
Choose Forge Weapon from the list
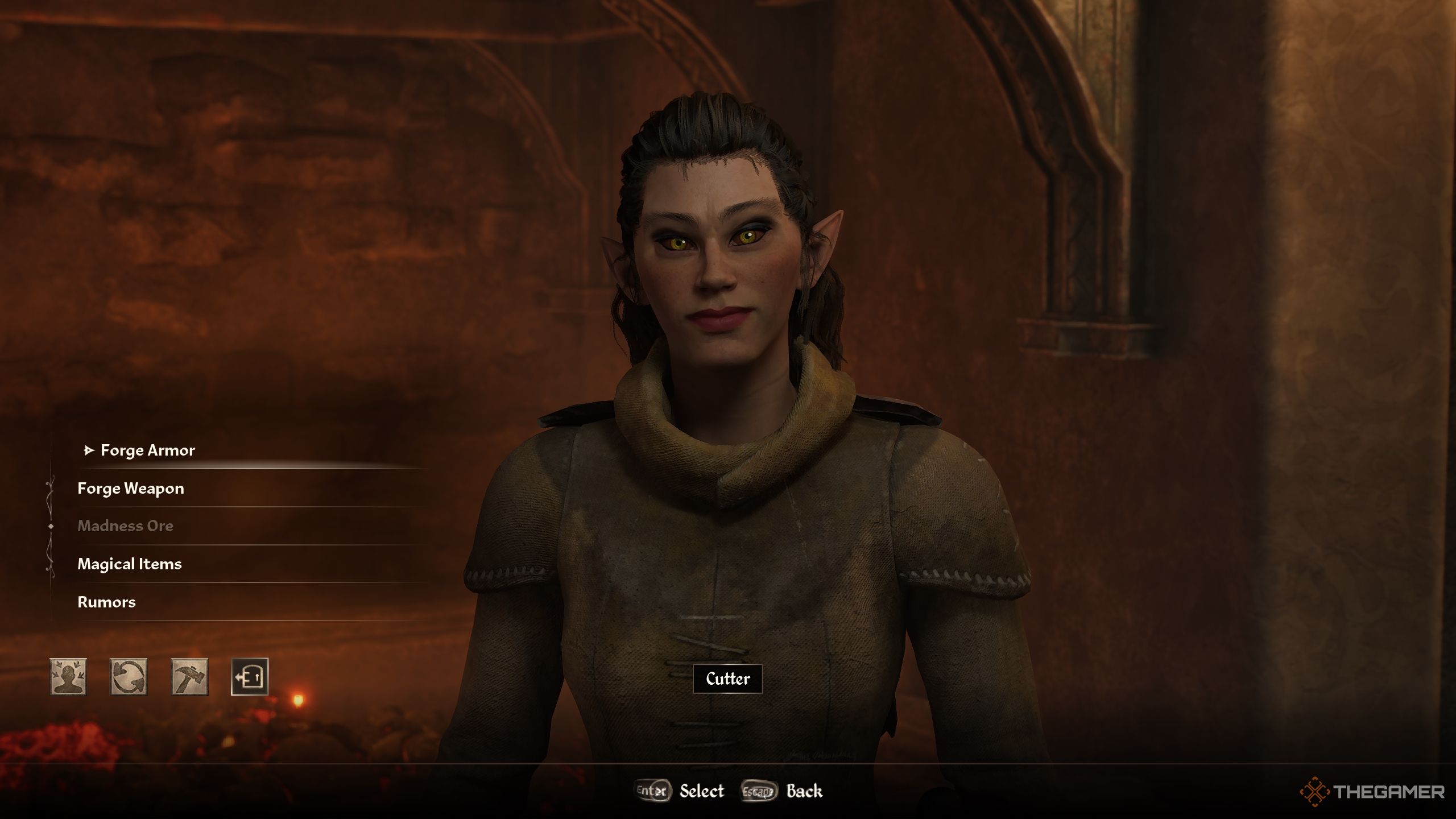pos(131,489)
